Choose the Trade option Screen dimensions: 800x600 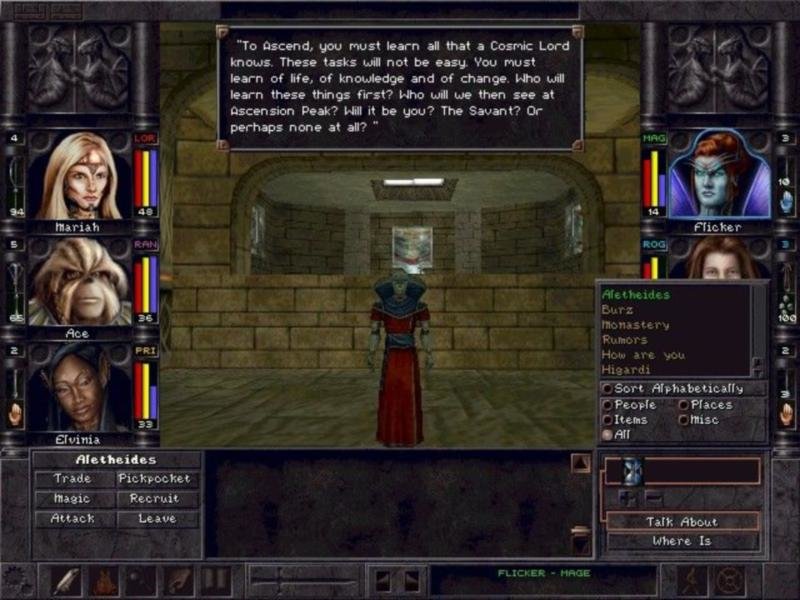72,479
